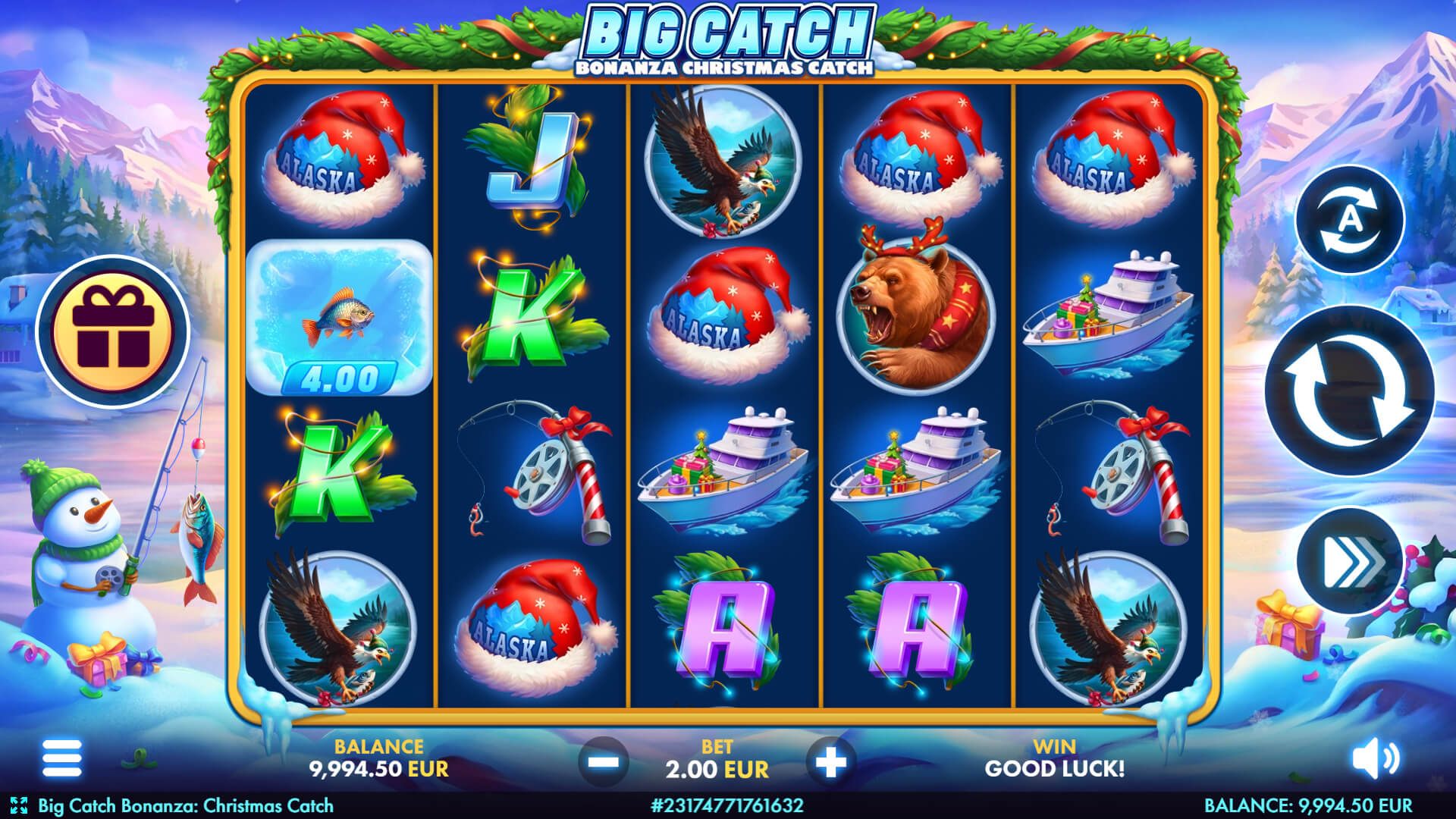
Task: Select the frozen fish symbol worth 4.00
Action: pyautogui.click(x=340, y=318)
